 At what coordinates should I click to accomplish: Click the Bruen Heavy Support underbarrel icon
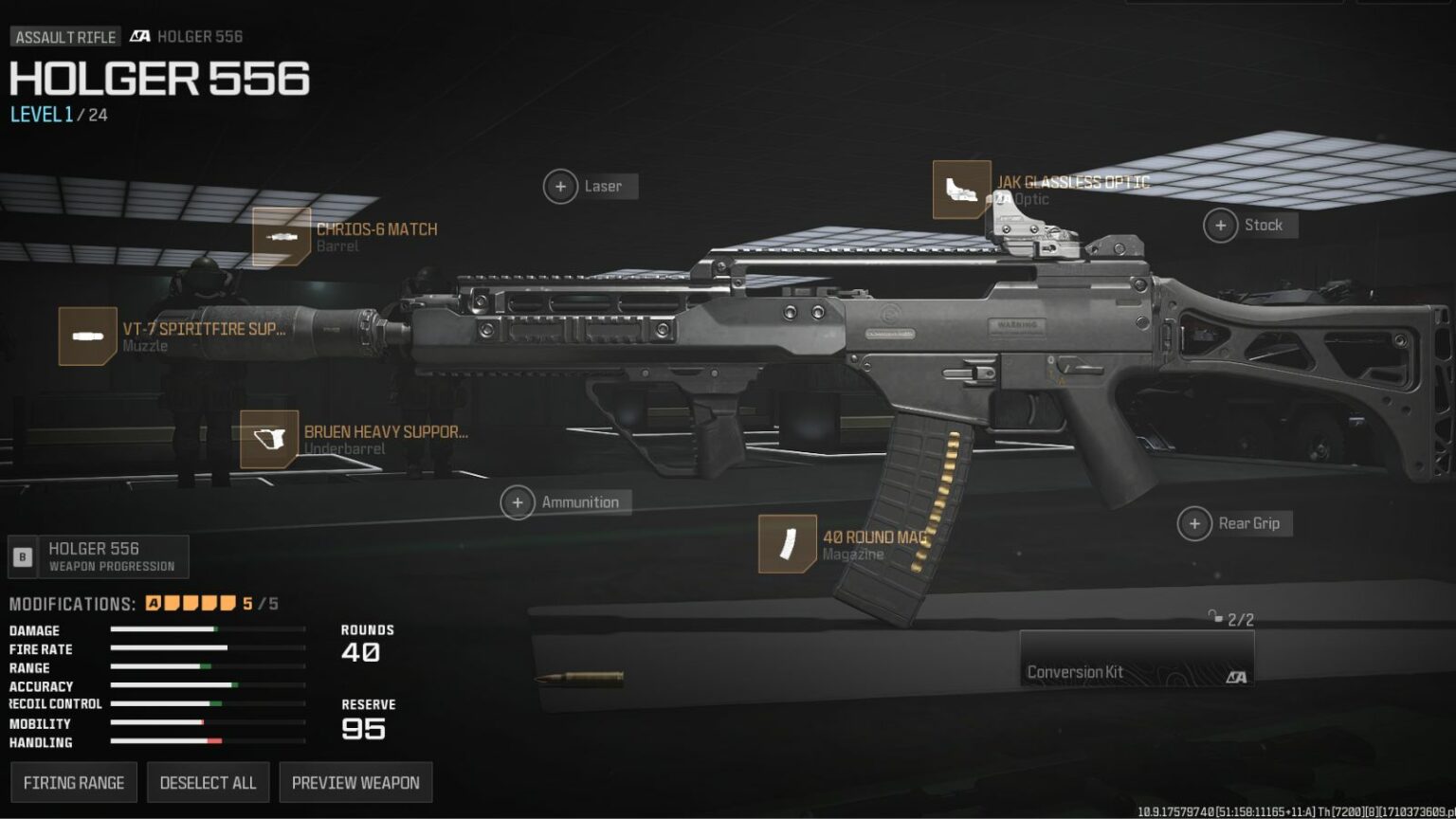(268, 441)
